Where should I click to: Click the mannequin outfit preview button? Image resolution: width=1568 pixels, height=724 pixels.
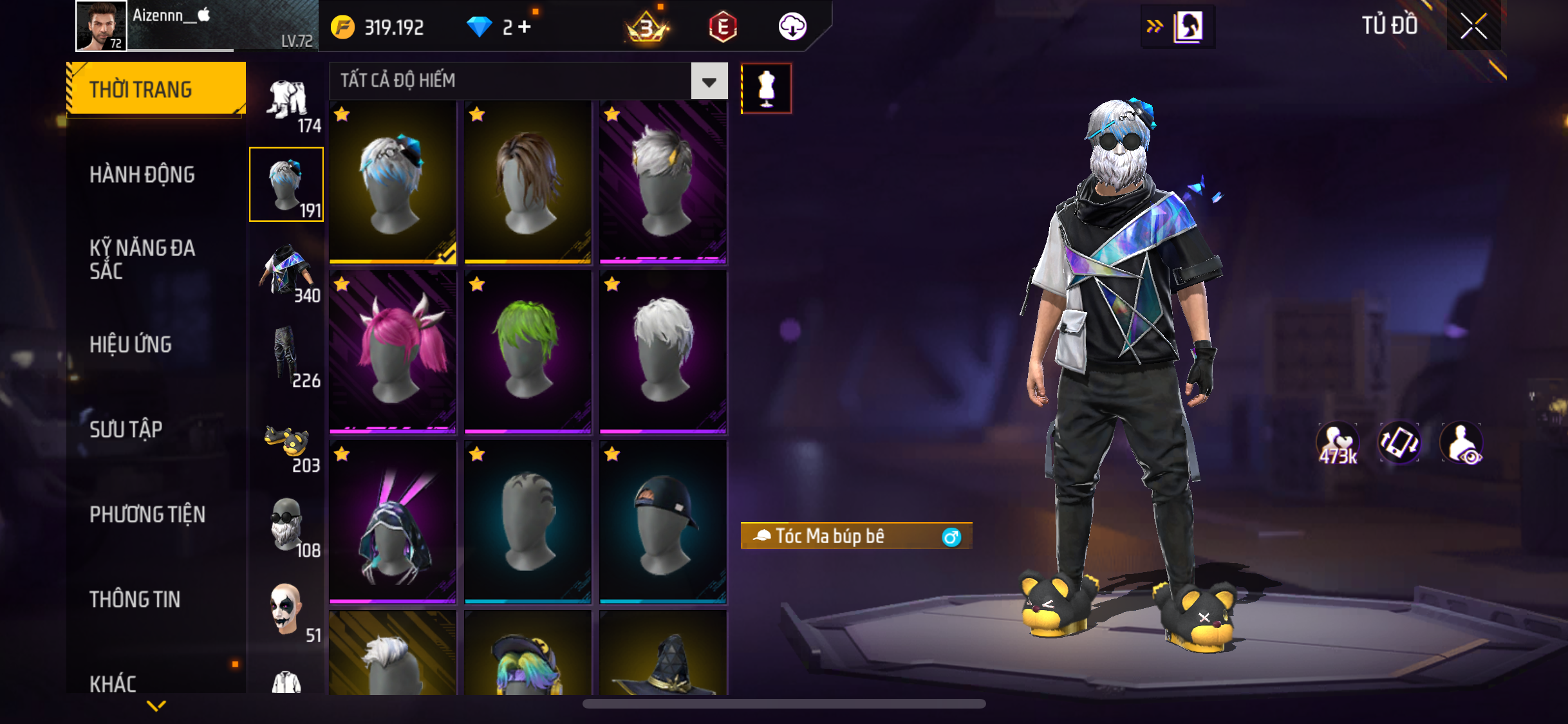[x=766, y=89]
